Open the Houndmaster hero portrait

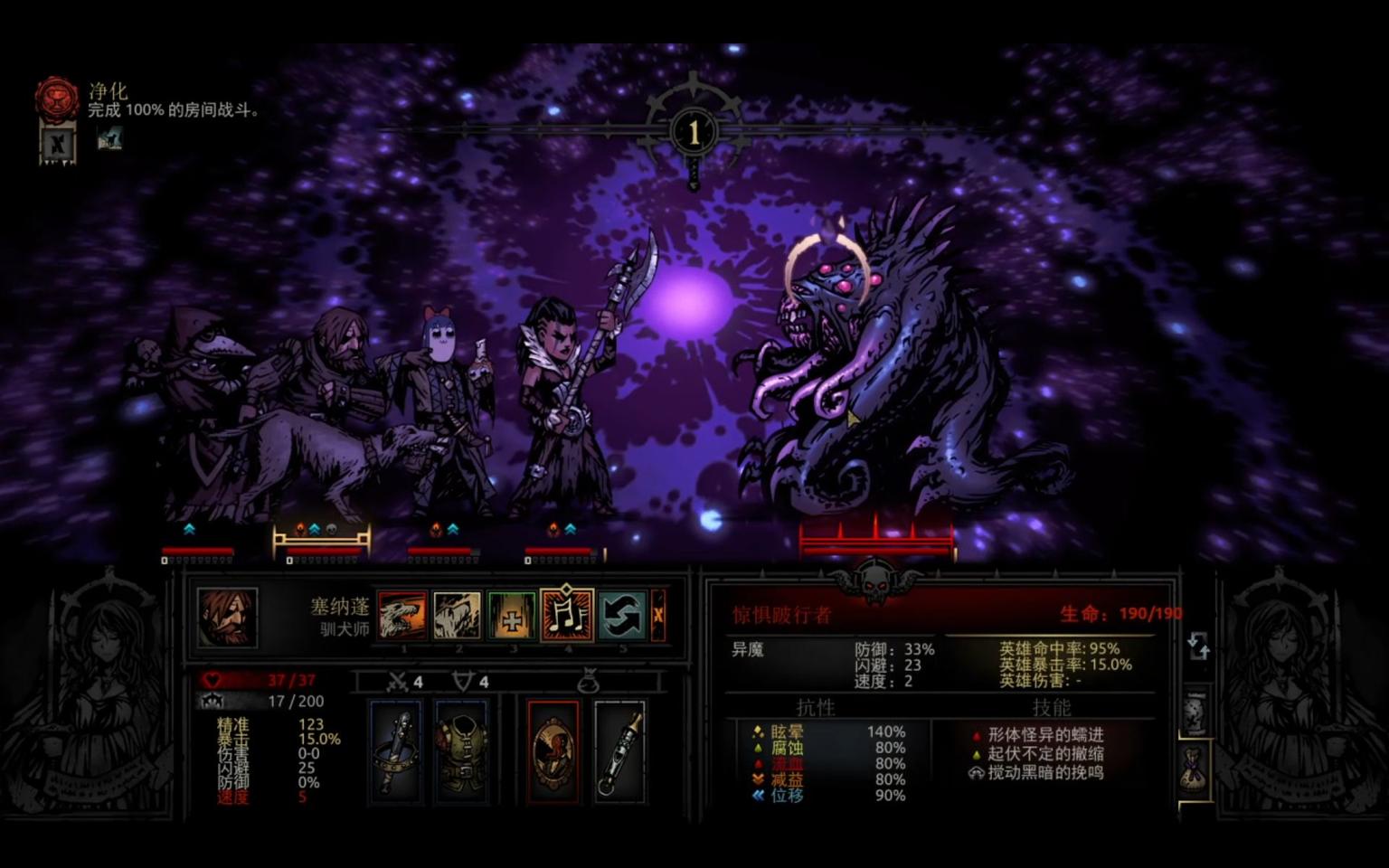(x=227, y=618)
